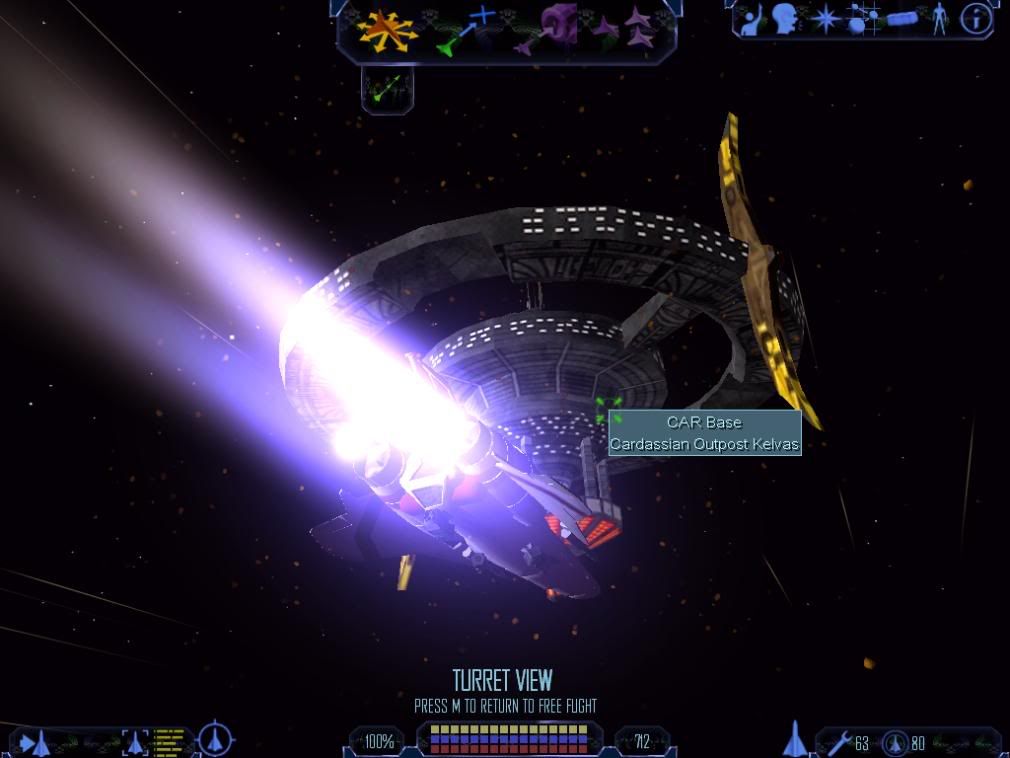Screen dimensions: 1010x758
Task: Open the connected spheres map icon
Action: [862, 19]
